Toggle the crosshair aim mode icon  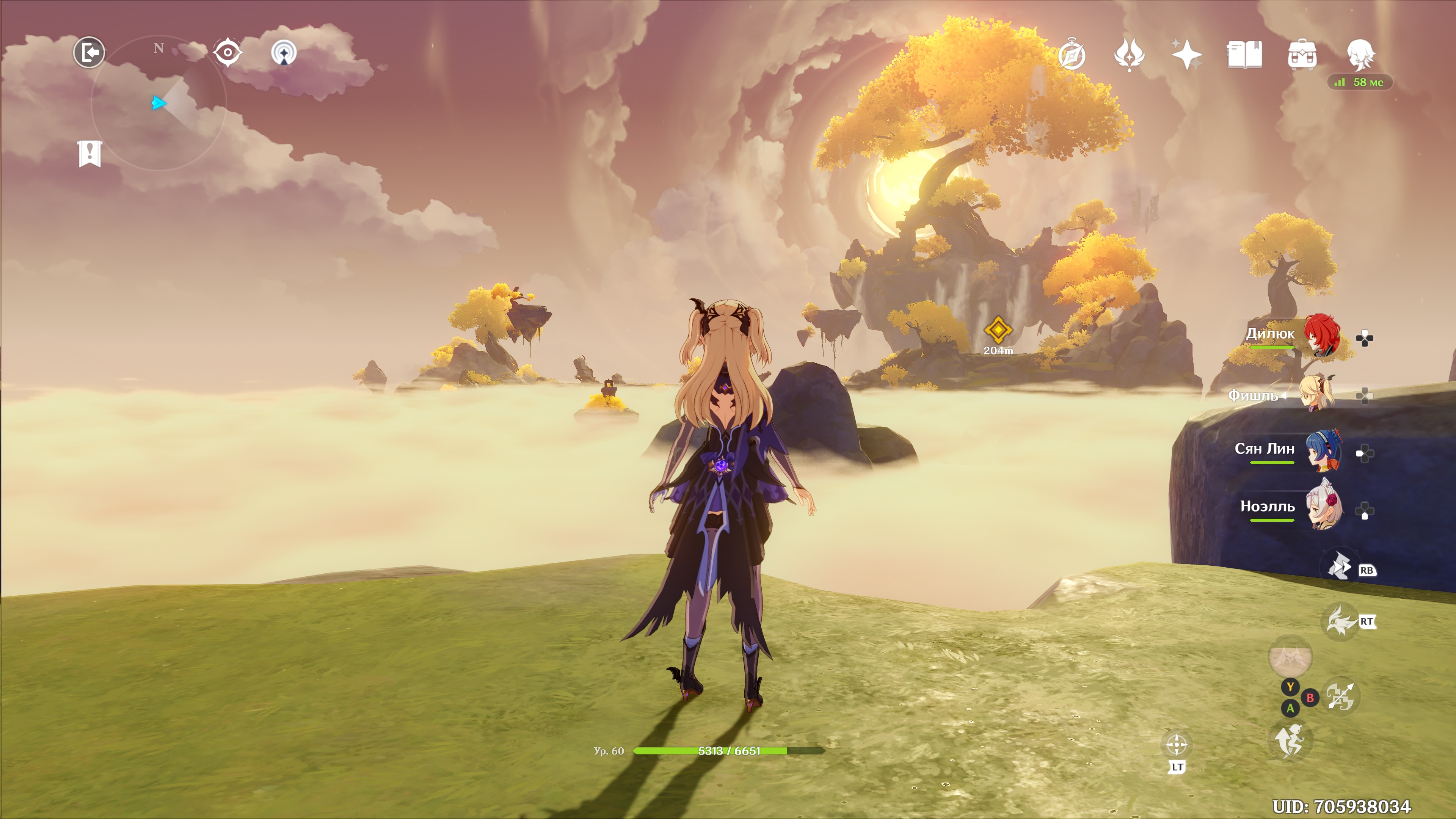1176,745
